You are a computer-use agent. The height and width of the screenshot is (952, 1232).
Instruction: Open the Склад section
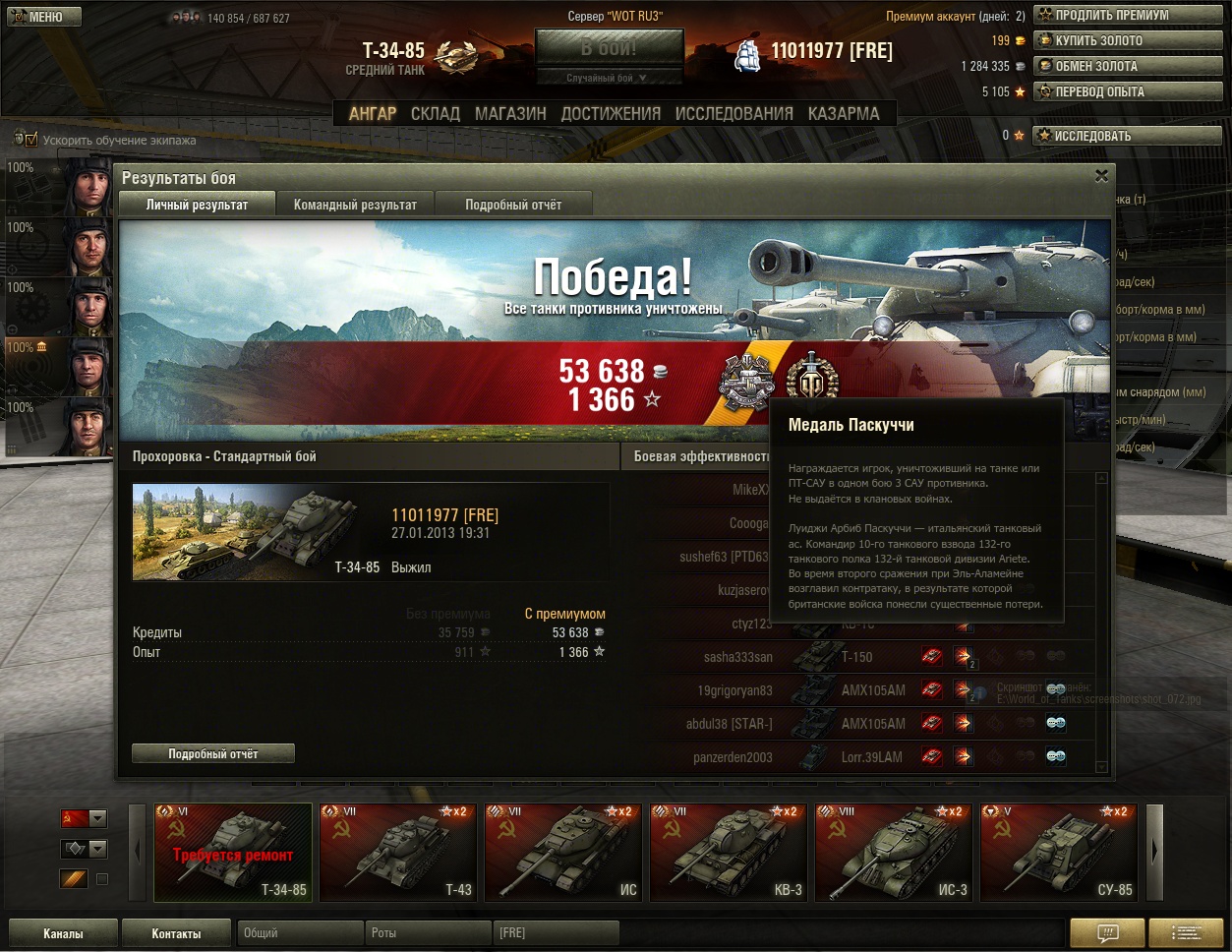[x=435, y=114]
